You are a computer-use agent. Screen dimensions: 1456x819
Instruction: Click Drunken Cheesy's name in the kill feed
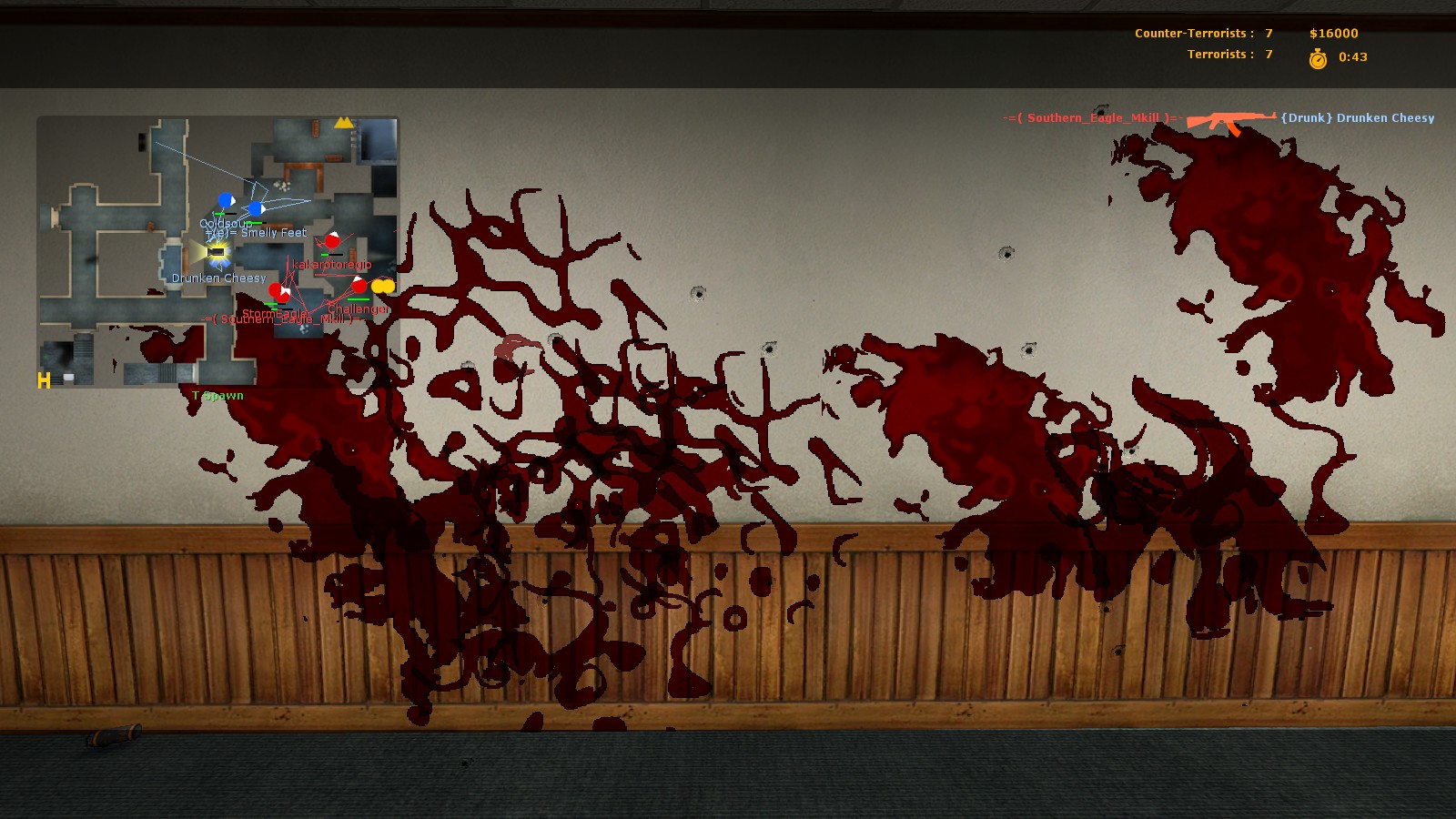coord(1357,118)
